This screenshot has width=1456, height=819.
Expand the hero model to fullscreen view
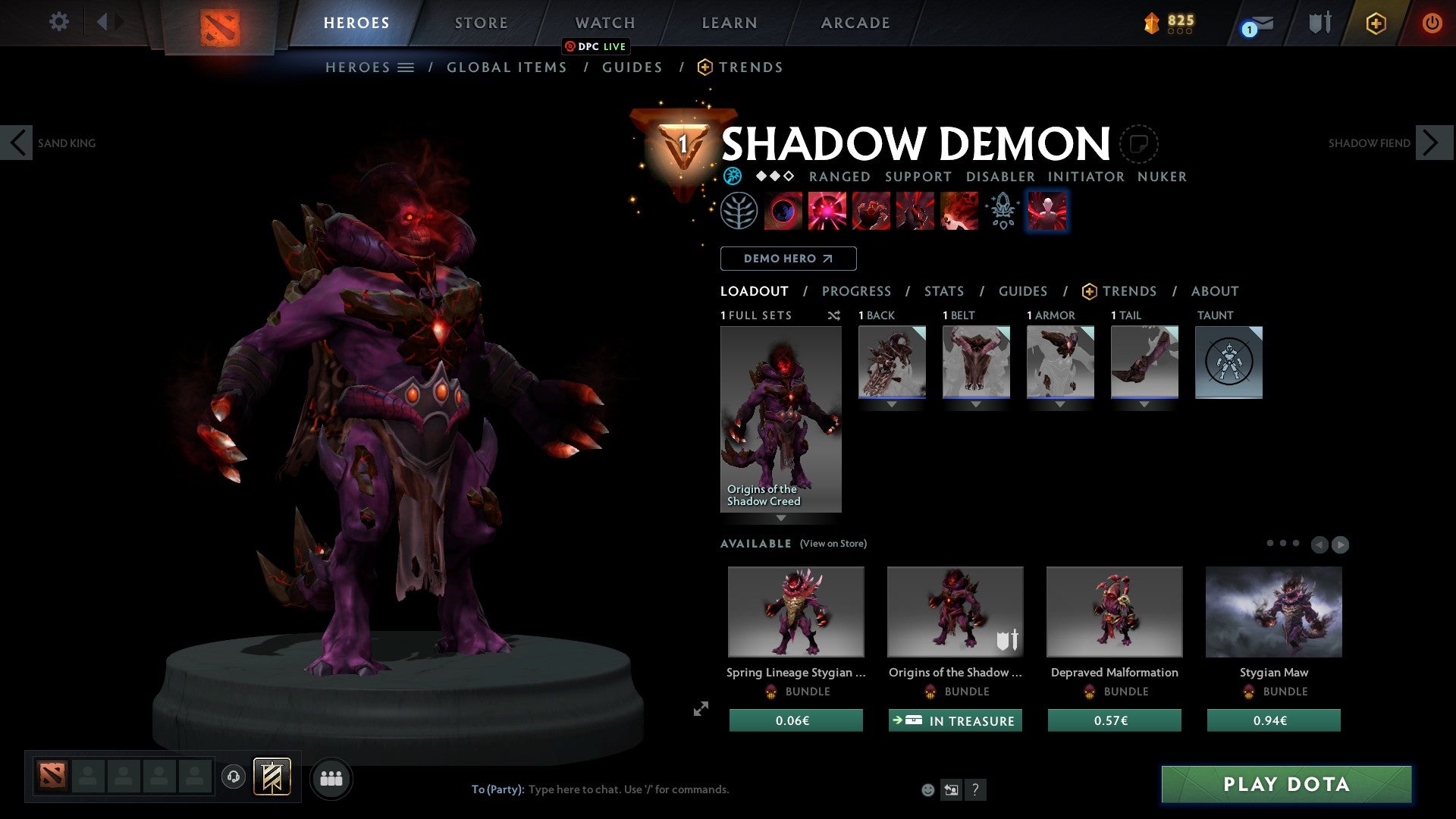pos(701,709)
